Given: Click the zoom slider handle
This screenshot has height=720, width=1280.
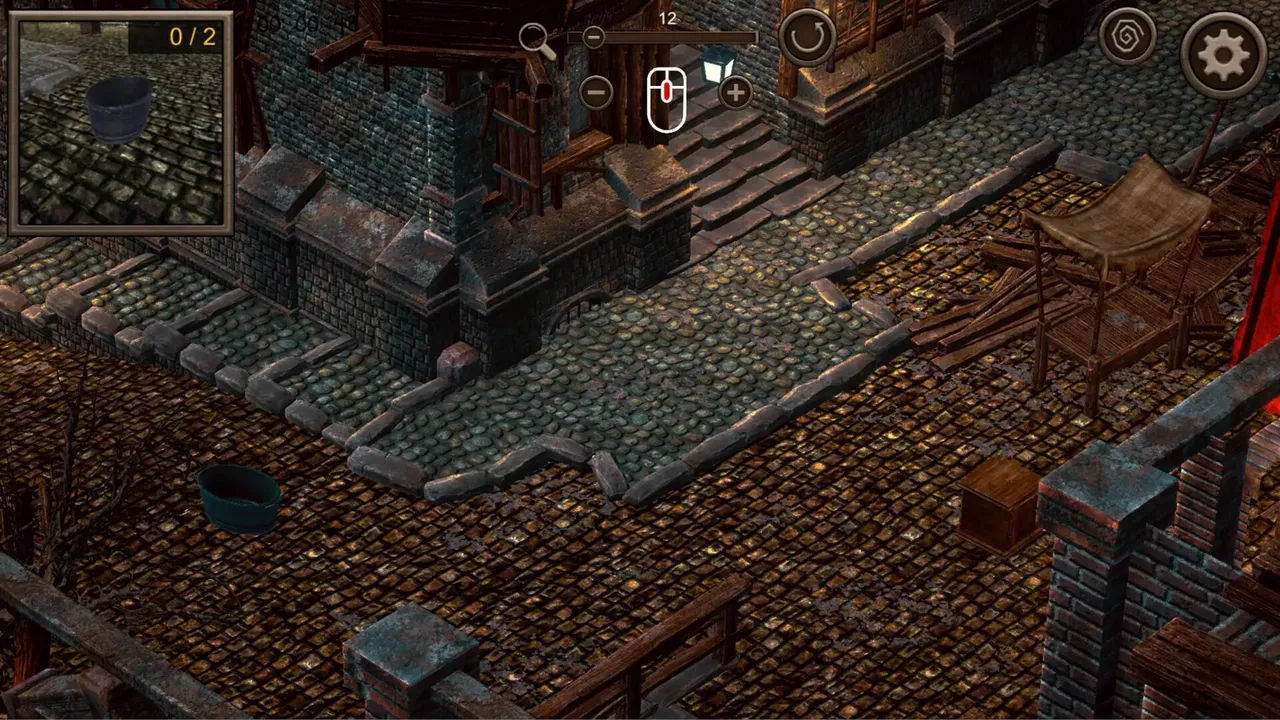Looking at the screenshot, I should coord(593,37).
